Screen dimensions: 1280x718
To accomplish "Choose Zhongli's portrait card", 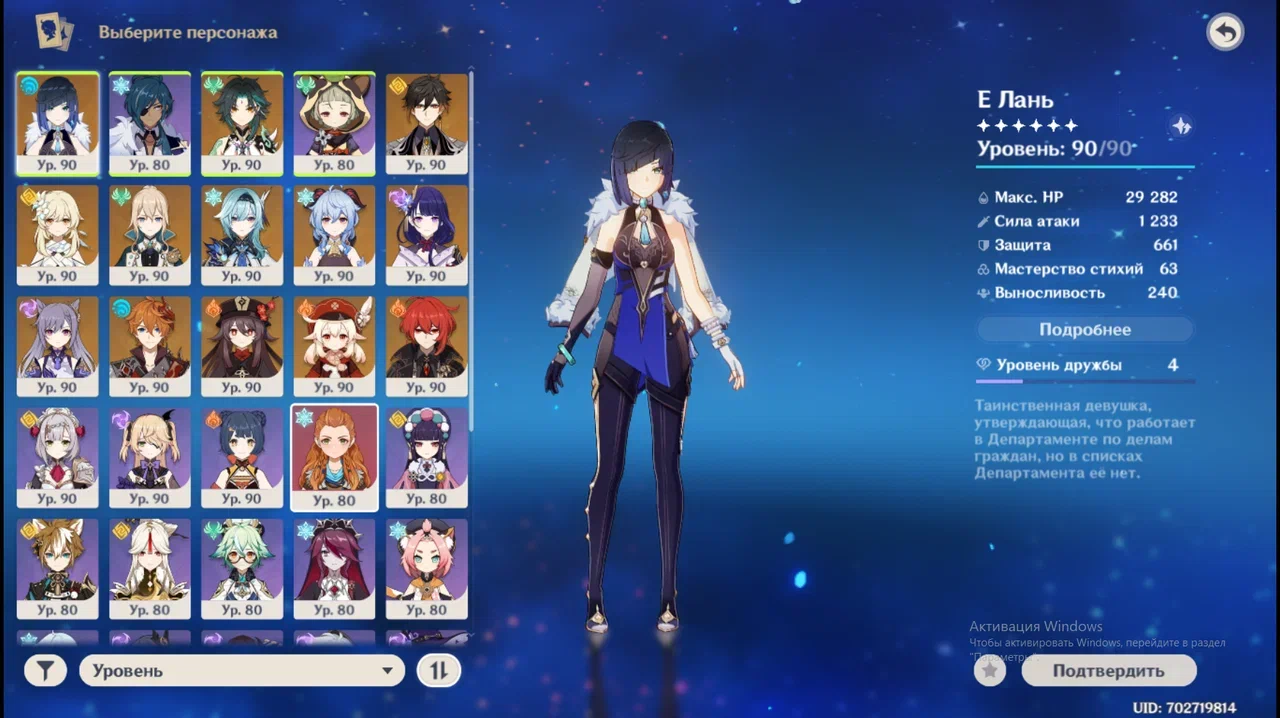I will [x=427, y=123].
